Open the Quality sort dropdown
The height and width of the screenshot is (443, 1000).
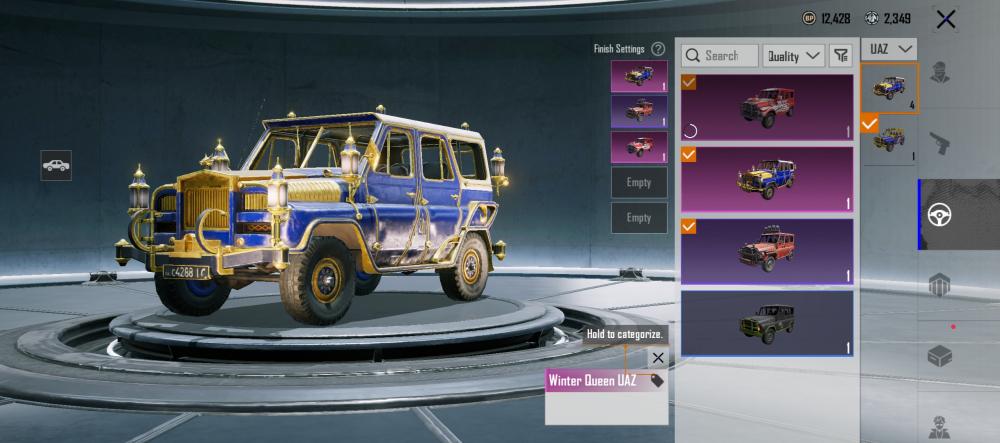click(794, 56)
